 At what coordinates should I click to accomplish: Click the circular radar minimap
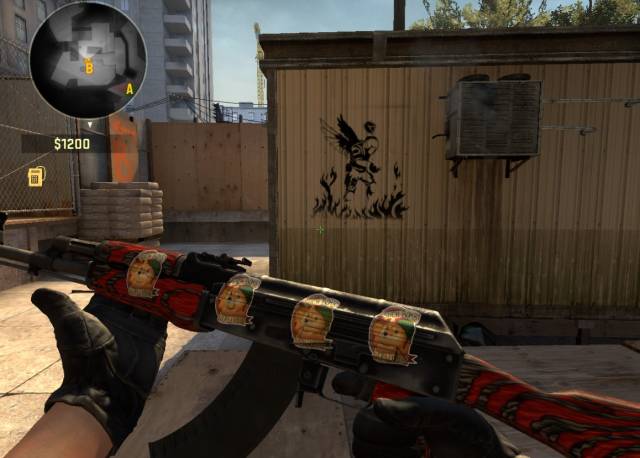pyautogui.click(x=88, y=60)
